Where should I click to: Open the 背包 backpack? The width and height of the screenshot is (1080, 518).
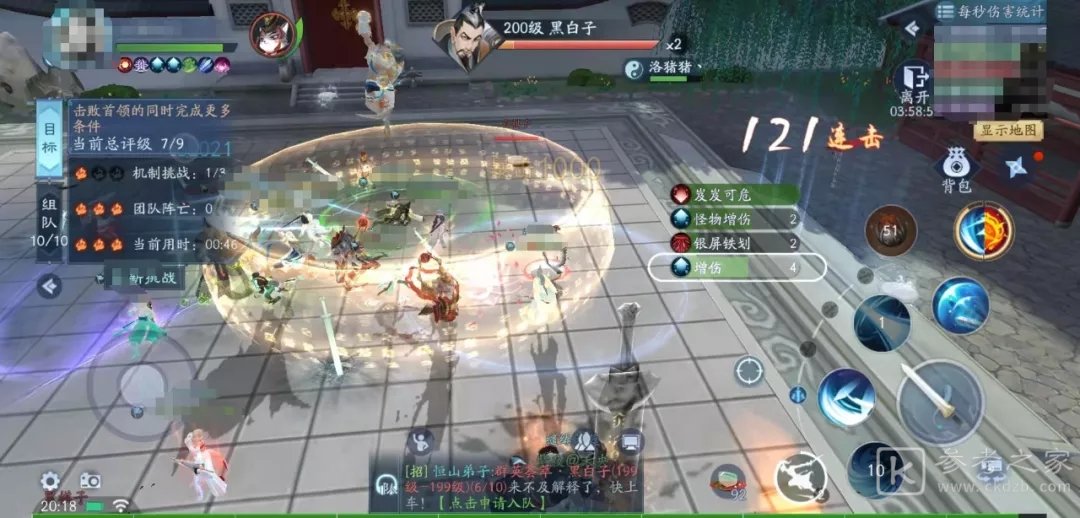pyautogui.click(x=956, y=170)
